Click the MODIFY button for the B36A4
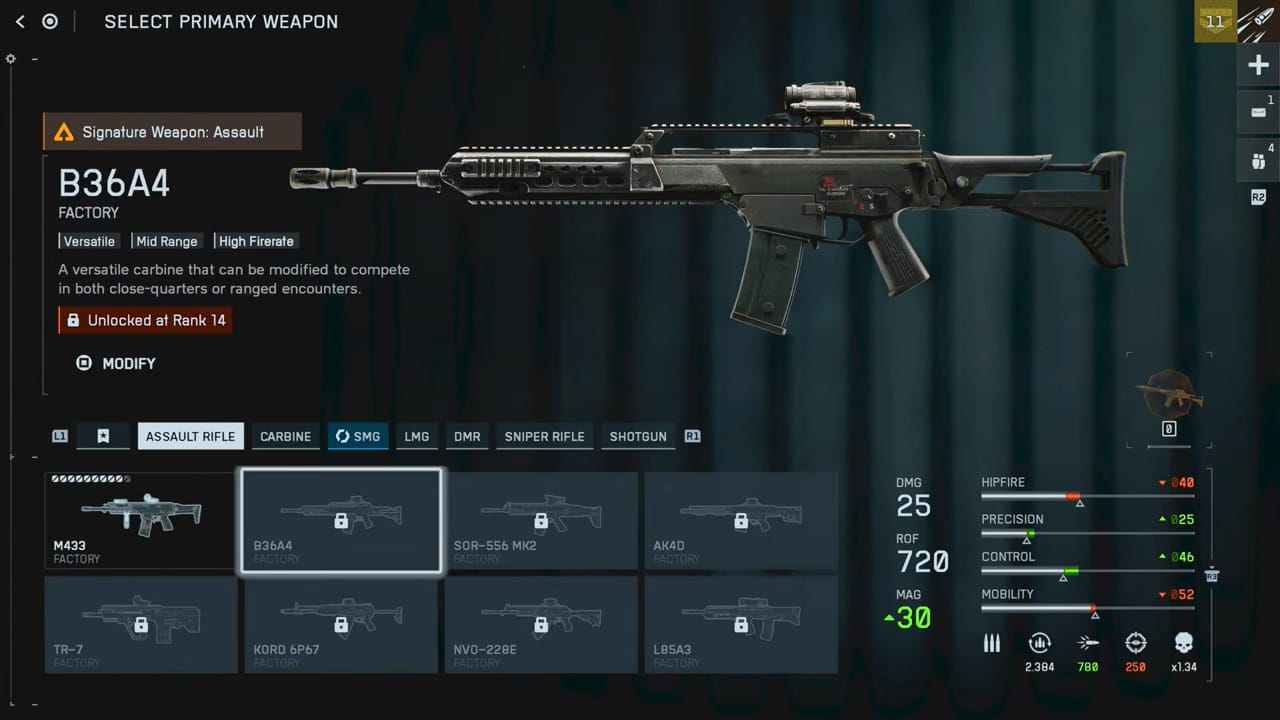Image resolution: width=1280 pixels, height=720 pixels. point(115,363)
